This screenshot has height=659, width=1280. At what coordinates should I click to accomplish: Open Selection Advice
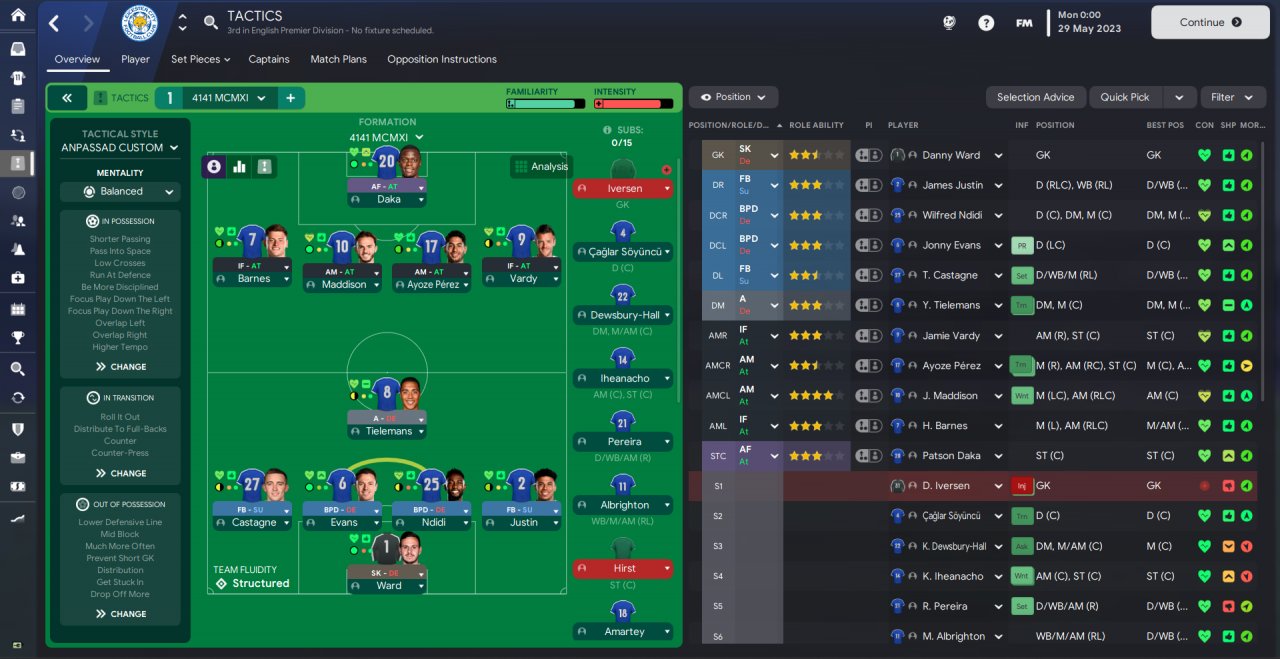tap(1035, 97)
